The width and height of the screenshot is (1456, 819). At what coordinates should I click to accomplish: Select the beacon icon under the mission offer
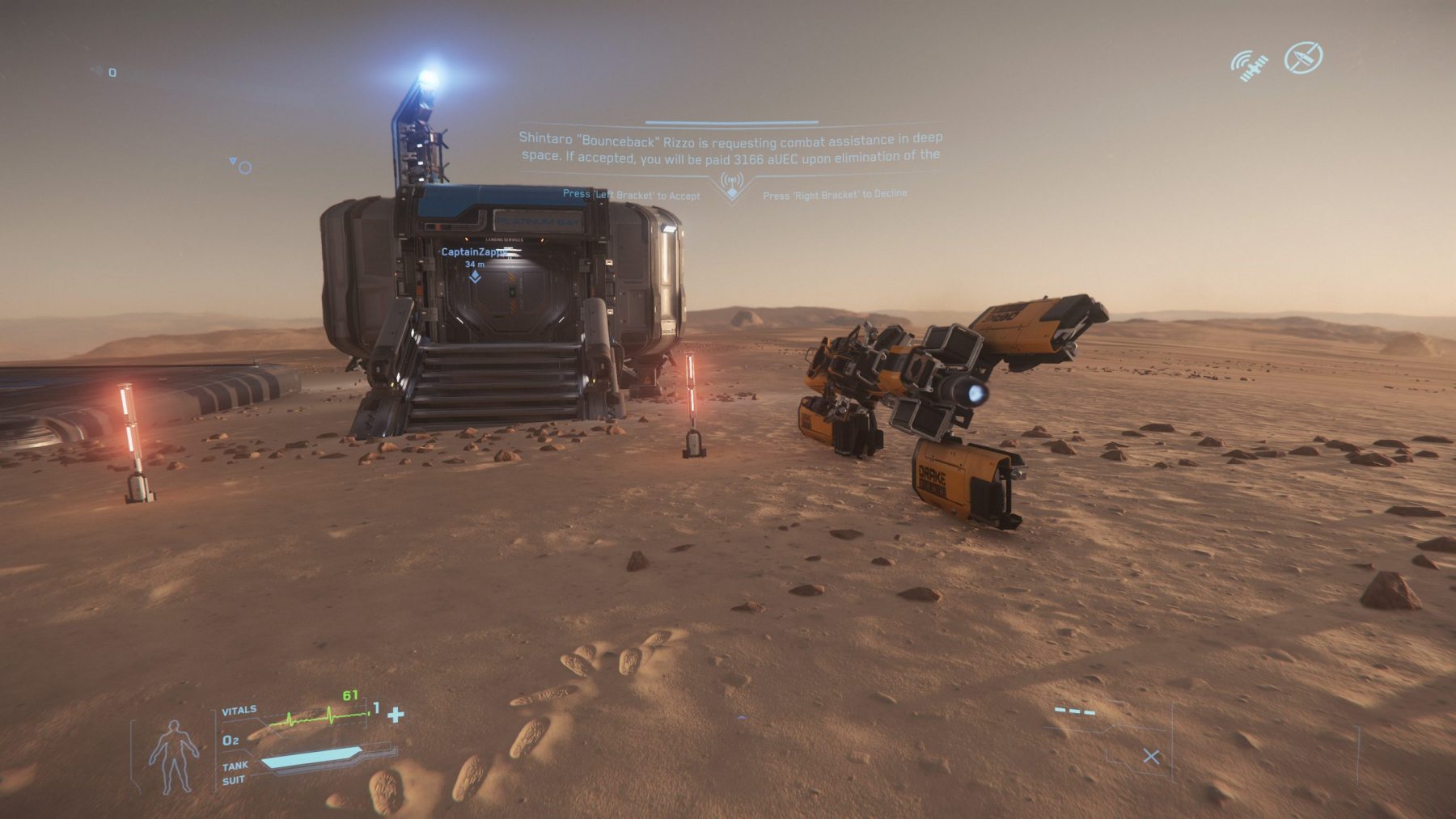click(732, 186)
